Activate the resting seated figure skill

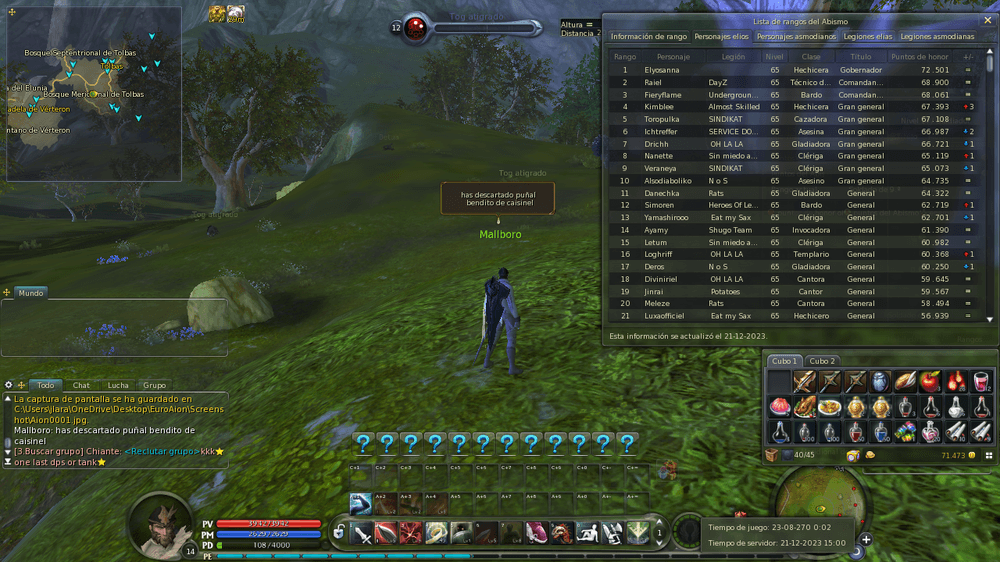coord(587,533)
